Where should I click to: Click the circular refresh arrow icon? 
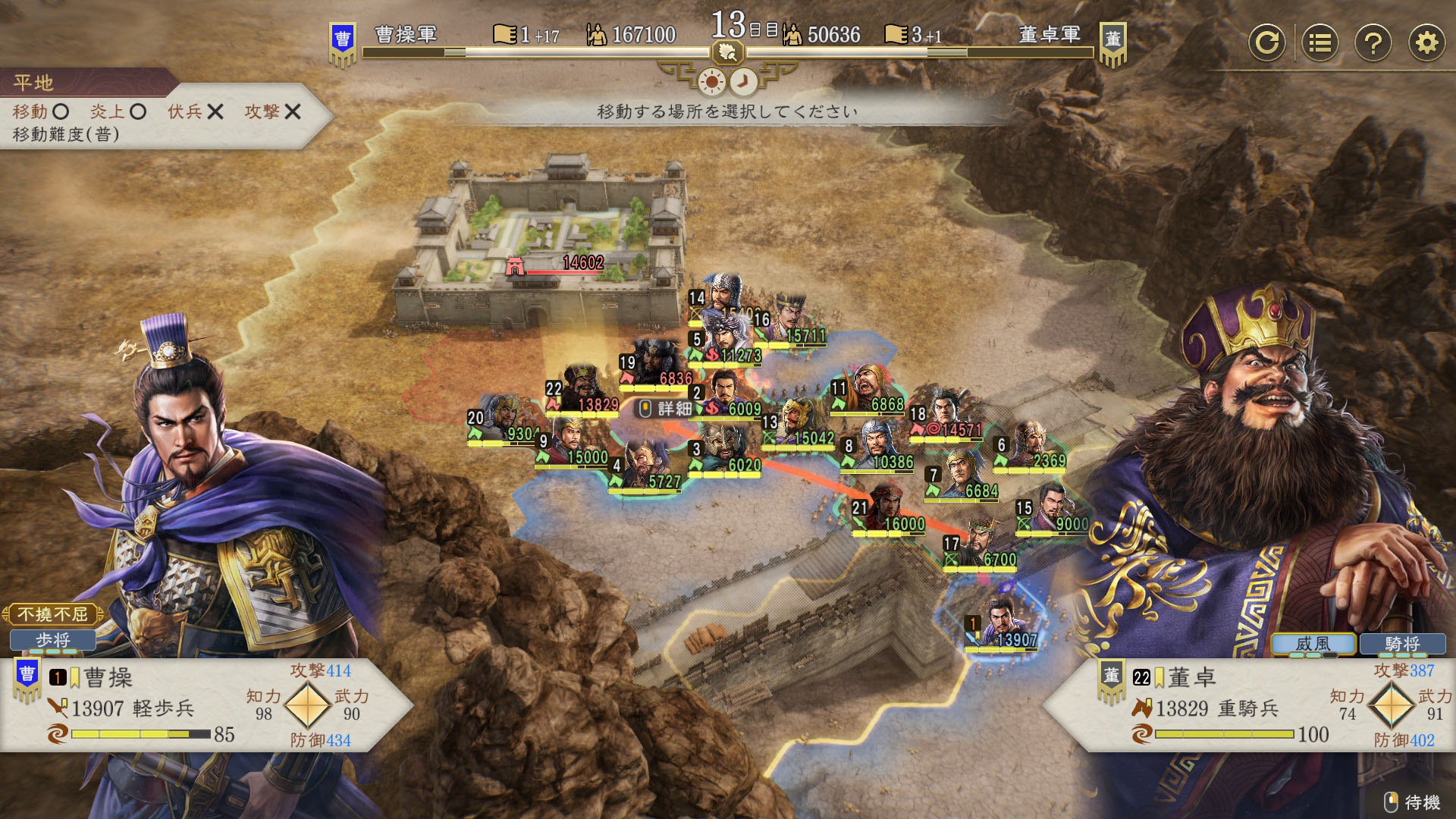coord(1266,42)
